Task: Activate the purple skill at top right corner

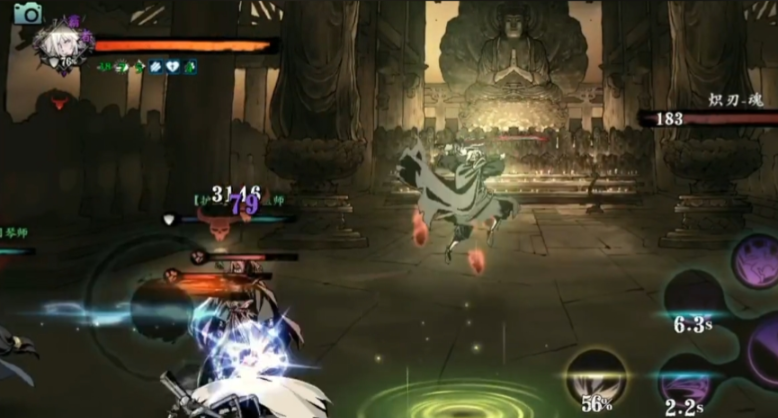Action: tap(756, 260)
